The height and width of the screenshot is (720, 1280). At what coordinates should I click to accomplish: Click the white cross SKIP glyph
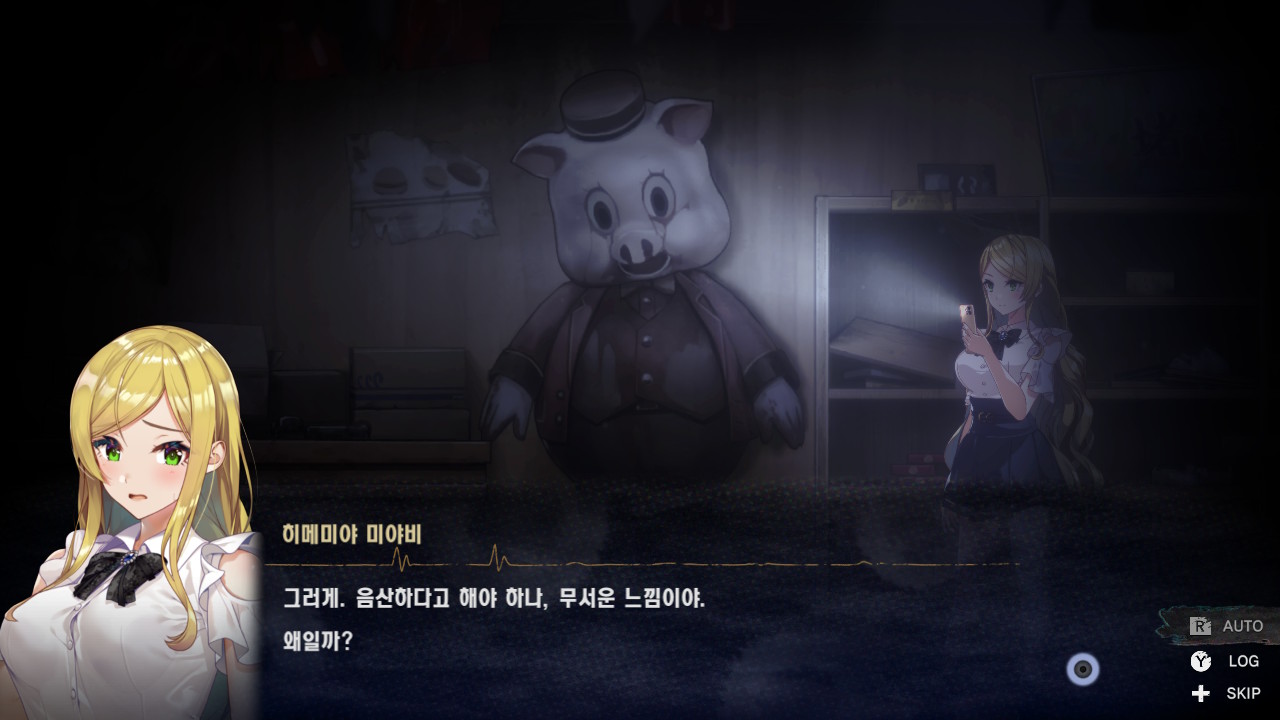point(1199,692)
